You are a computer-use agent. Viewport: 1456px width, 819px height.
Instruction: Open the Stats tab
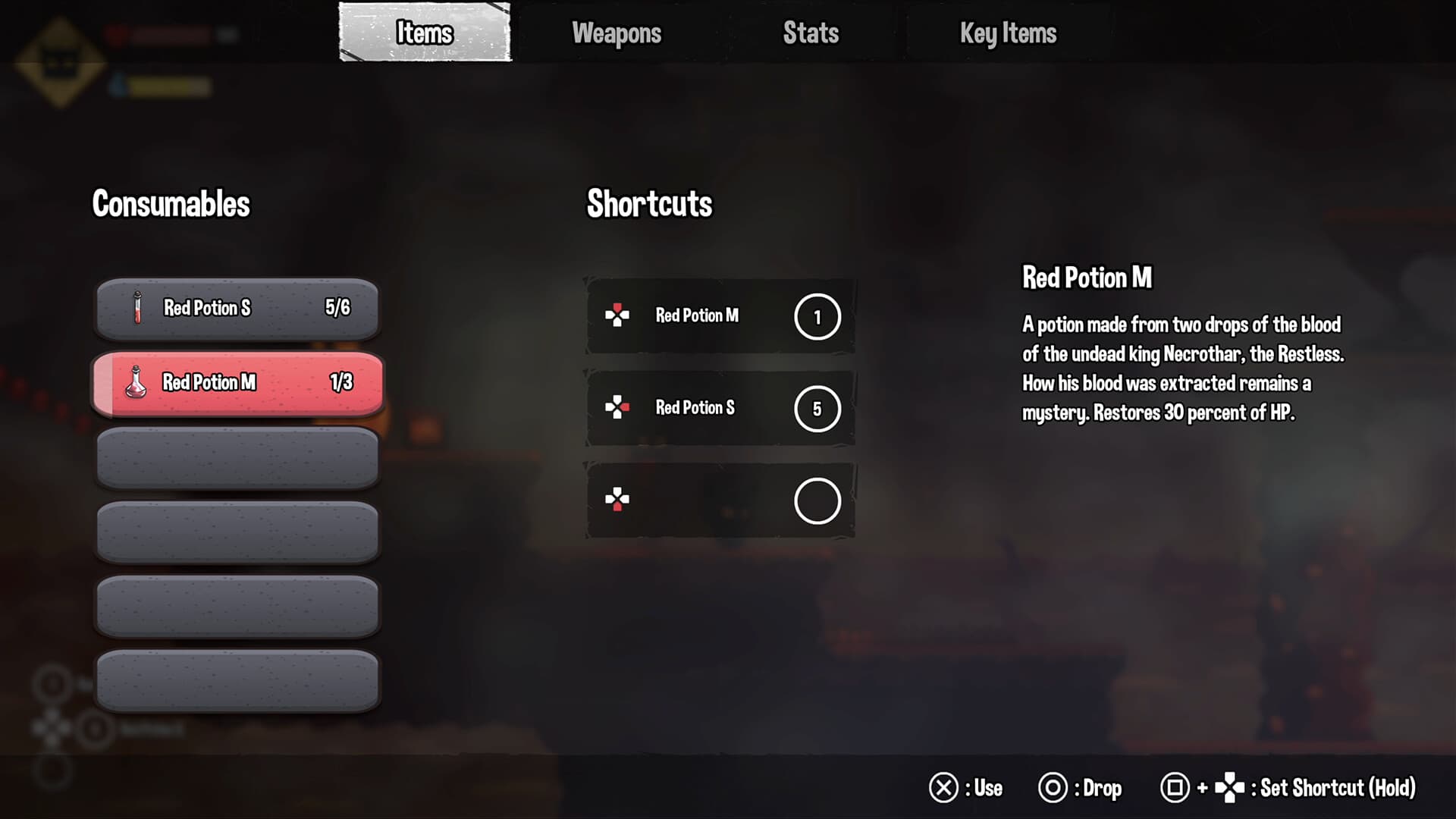pos(809,33)
